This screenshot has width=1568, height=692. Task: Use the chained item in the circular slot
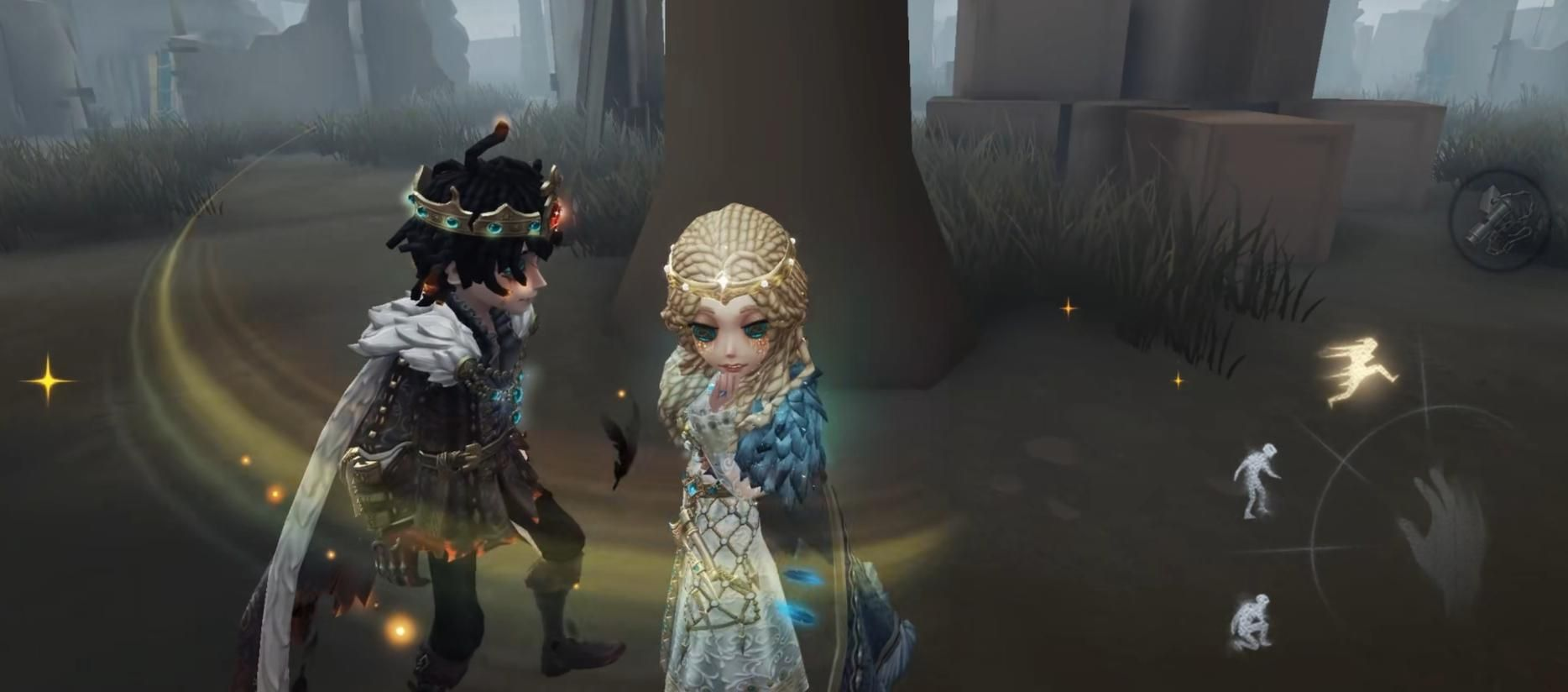1501,219
